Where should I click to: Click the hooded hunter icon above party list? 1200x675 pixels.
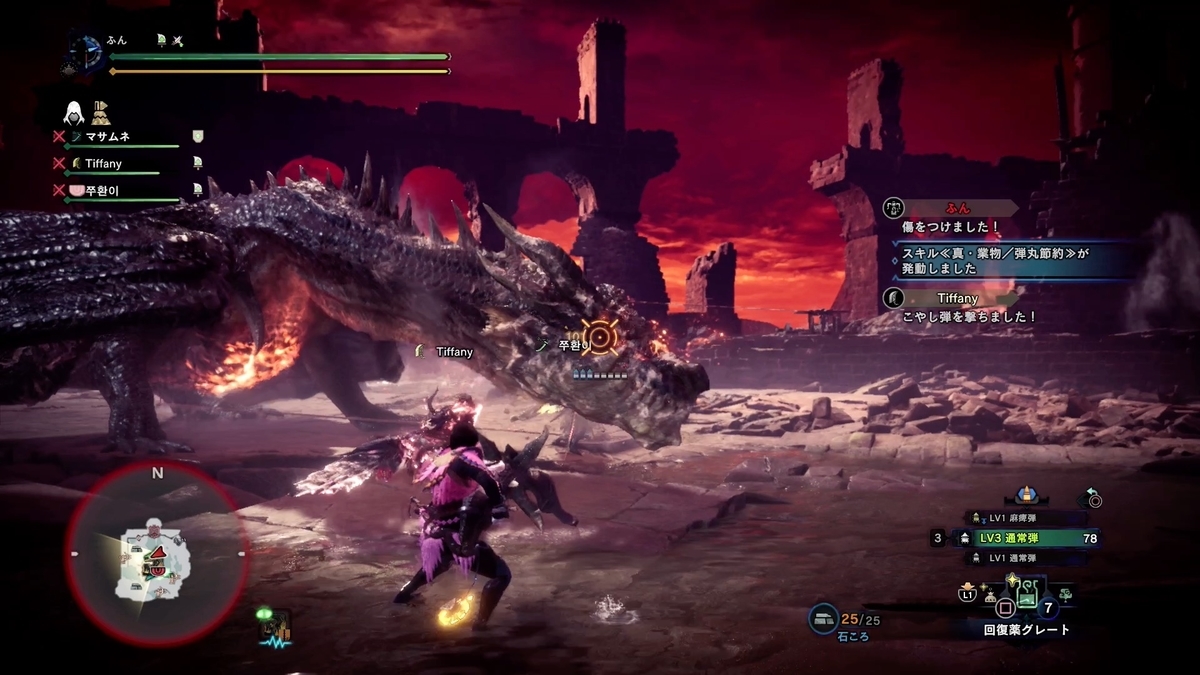(74, 111)
